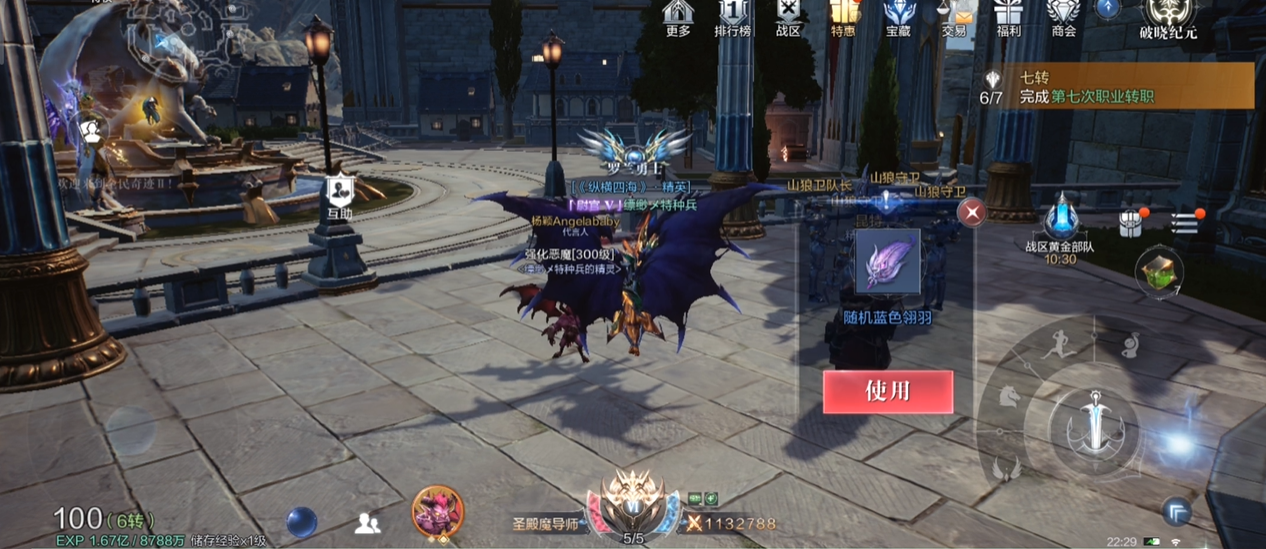Open the 战区 war zone menu

pyautogui.click(x=789, y=18)
